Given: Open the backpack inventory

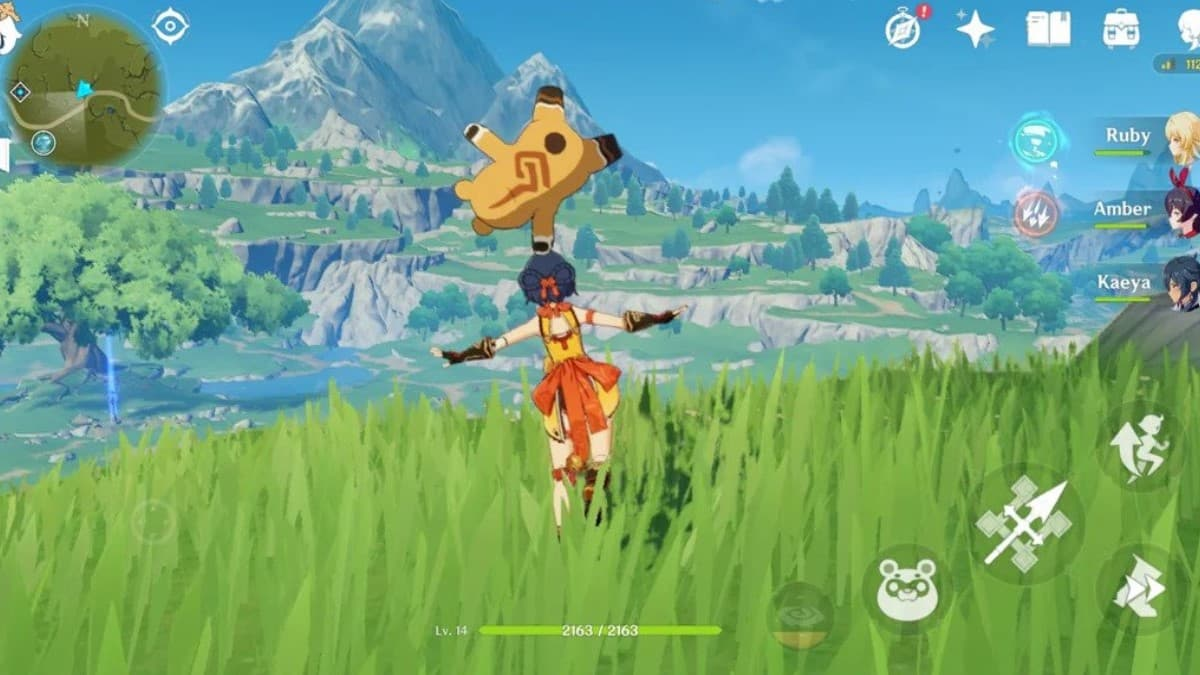Looking at the screenshot, I should (x=1121, y=29).
